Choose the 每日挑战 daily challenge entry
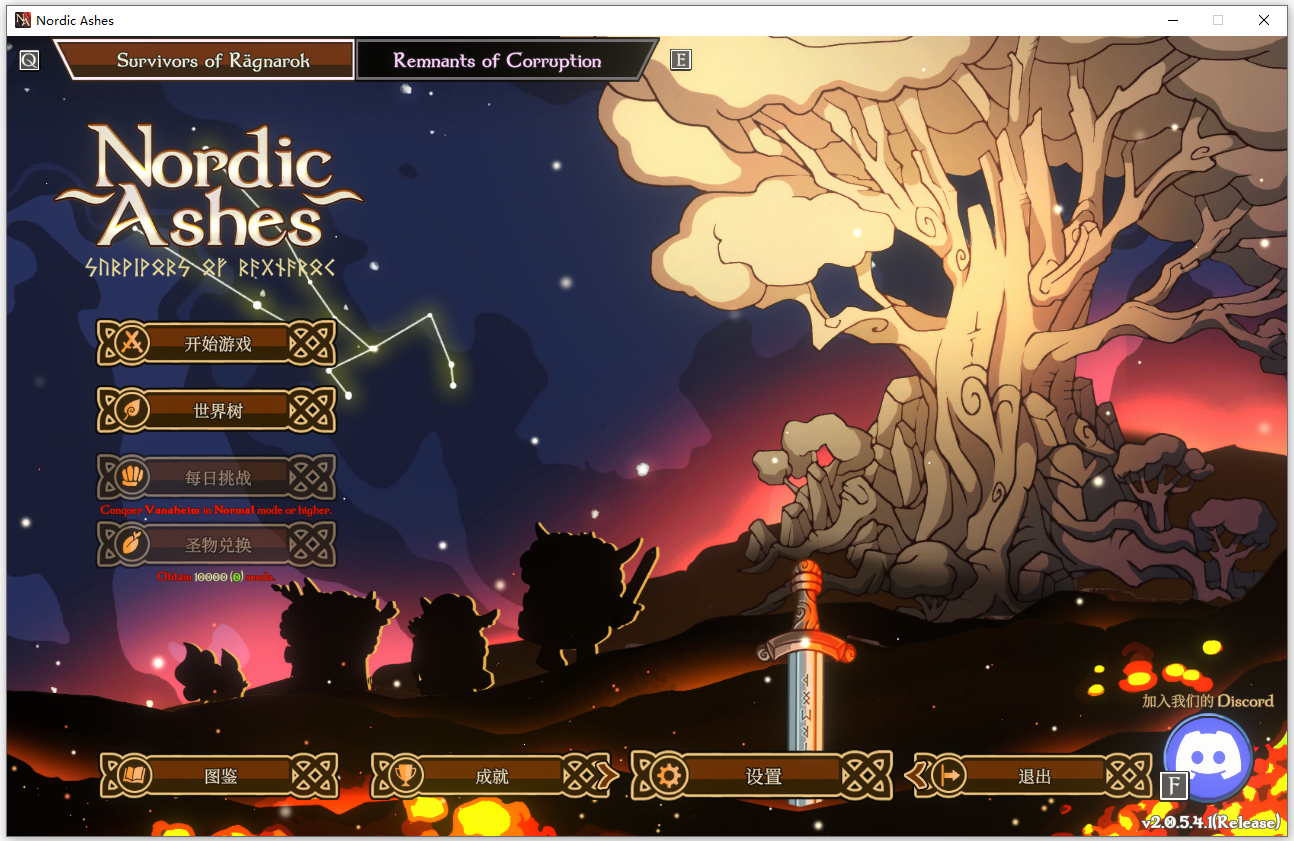The image size is (1294, 841). point(217,478)
